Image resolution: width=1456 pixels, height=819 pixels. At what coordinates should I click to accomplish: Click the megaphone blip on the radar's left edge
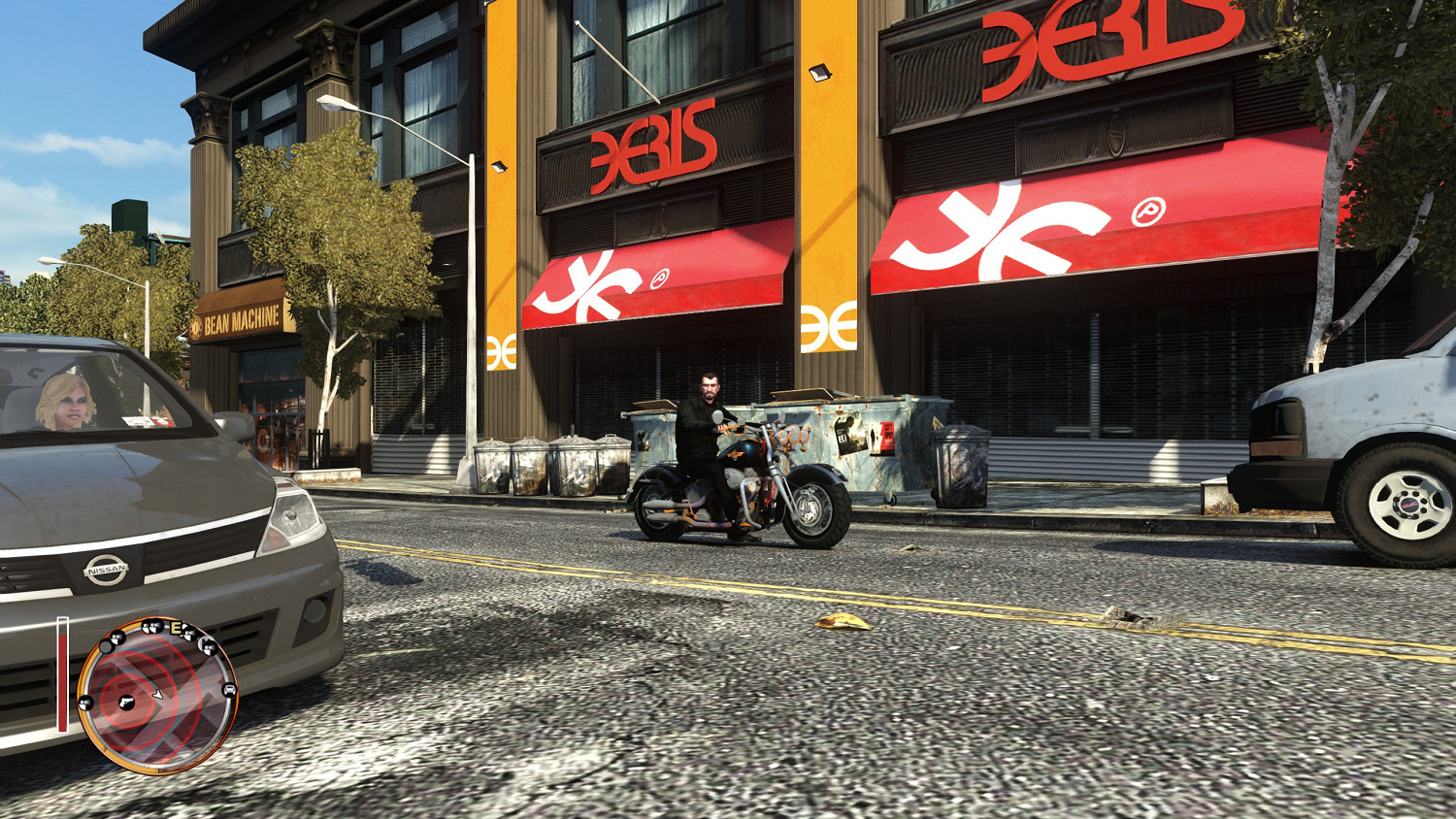(x=84, y=703)
